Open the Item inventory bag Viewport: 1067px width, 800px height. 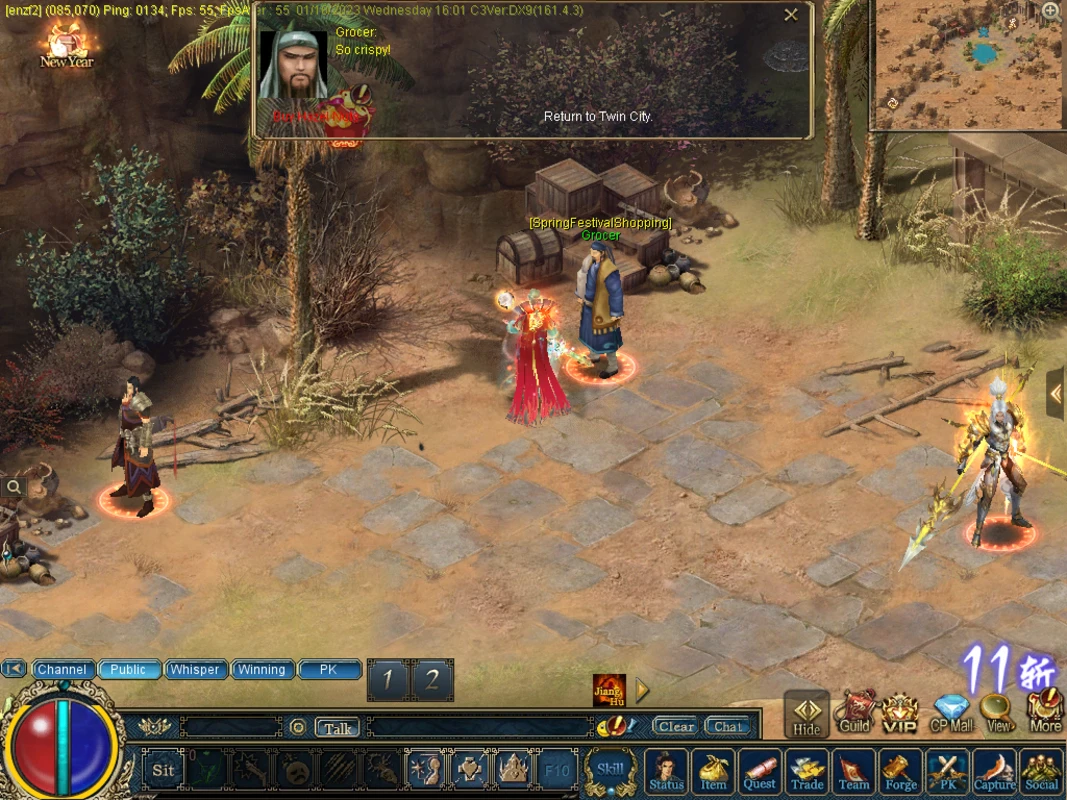coord(713,771)
